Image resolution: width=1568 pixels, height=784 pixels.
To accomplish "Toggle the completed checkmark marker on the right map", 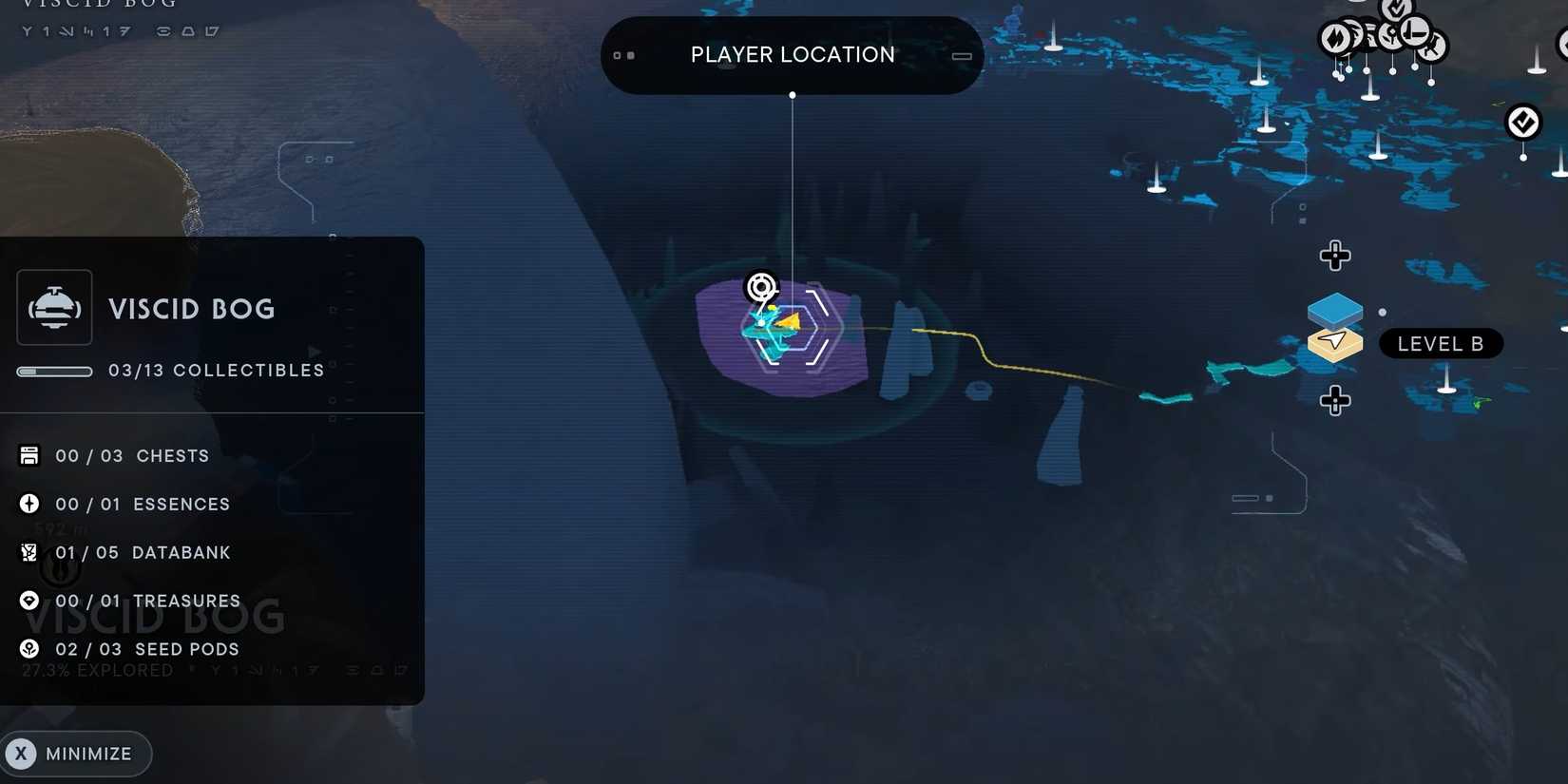I will (1522, 122).
